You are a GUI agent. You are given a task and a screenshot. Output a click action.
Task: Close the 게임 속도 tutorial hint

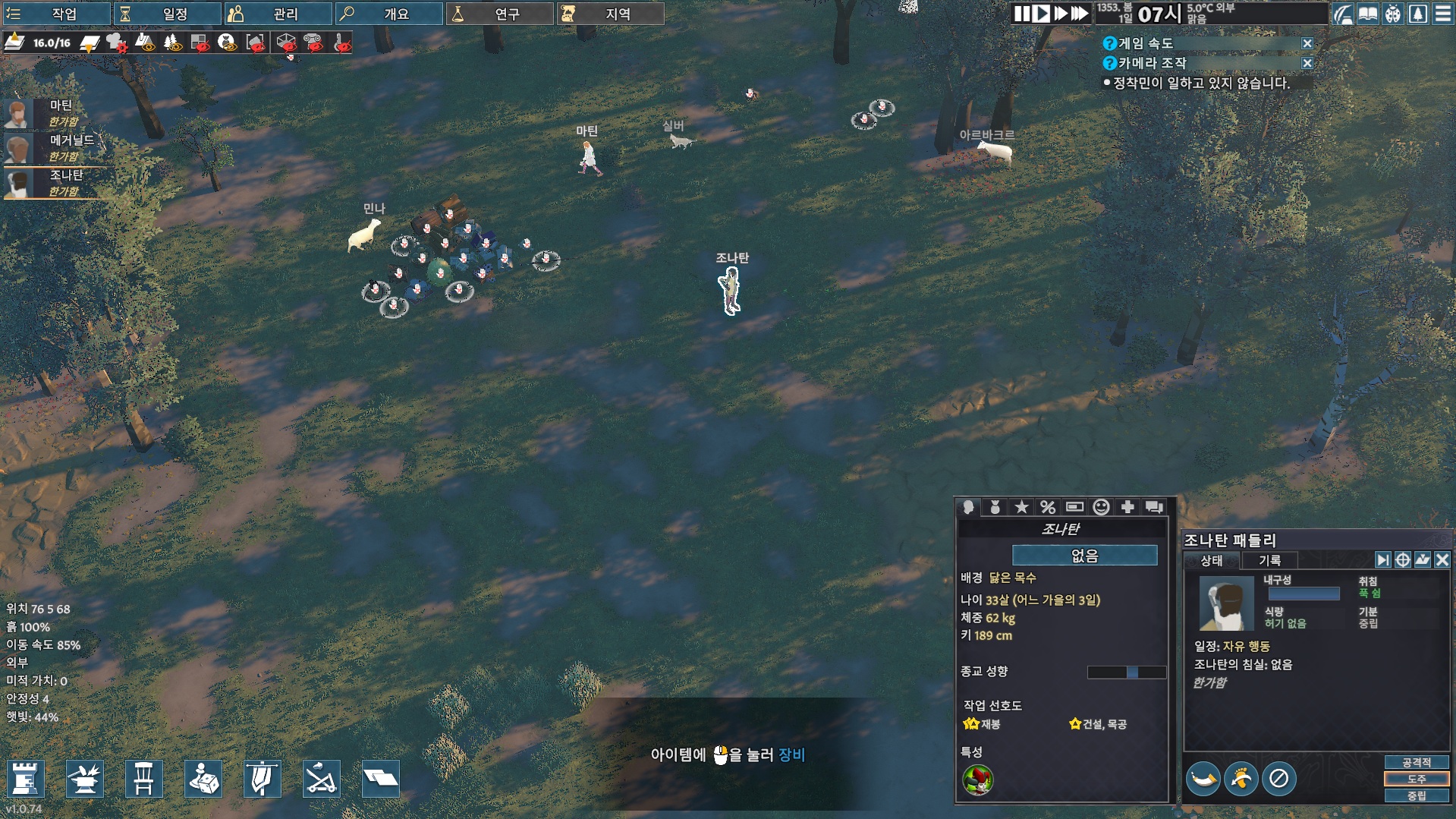[x=1307, y=44]
